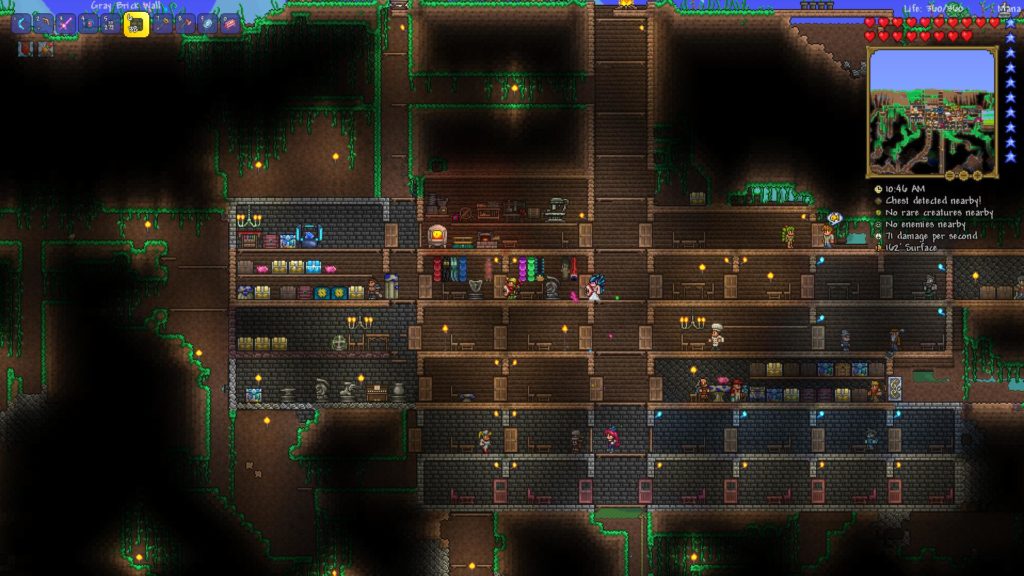
Task: Equip the bow from hotbar slot 2
Action: [x=44, y=23]
